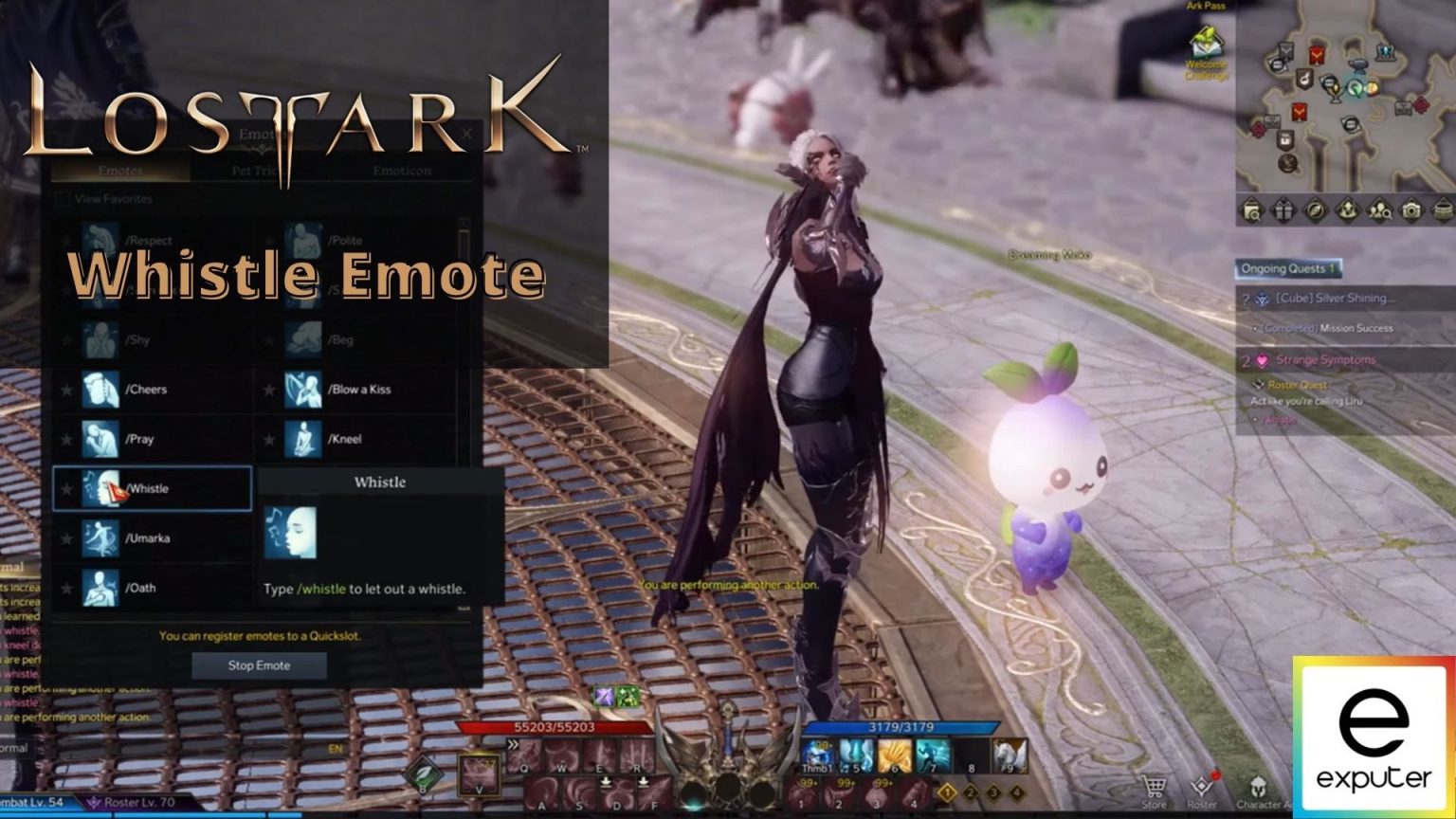The width and height of the screenshot is (1456, 819).
Task: Click the Character helmet icon
Action: 1258,785
